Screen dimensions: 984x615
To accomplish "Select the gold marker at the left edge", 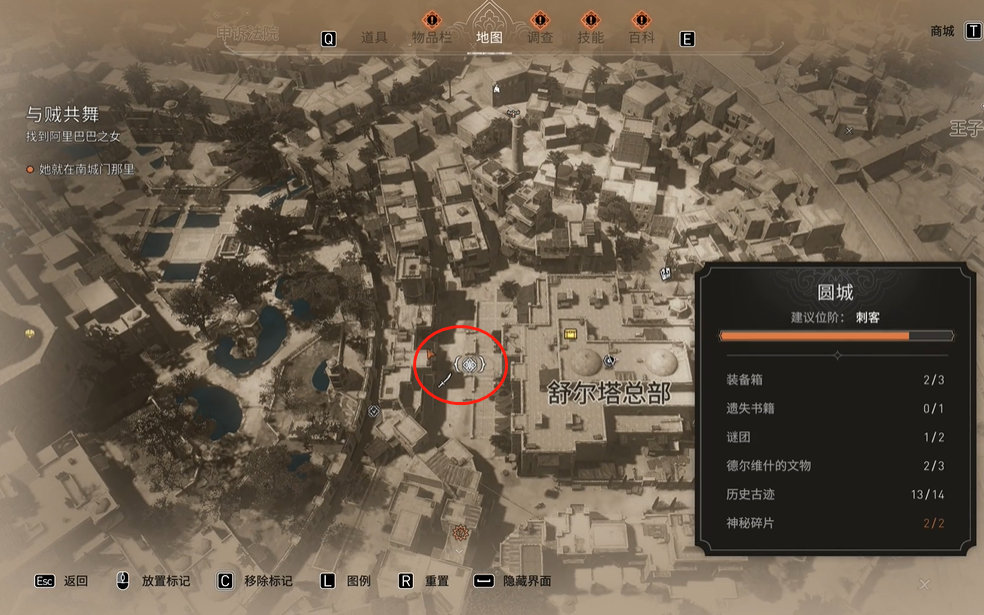I will pyautogui.click(x=30, y=334).
